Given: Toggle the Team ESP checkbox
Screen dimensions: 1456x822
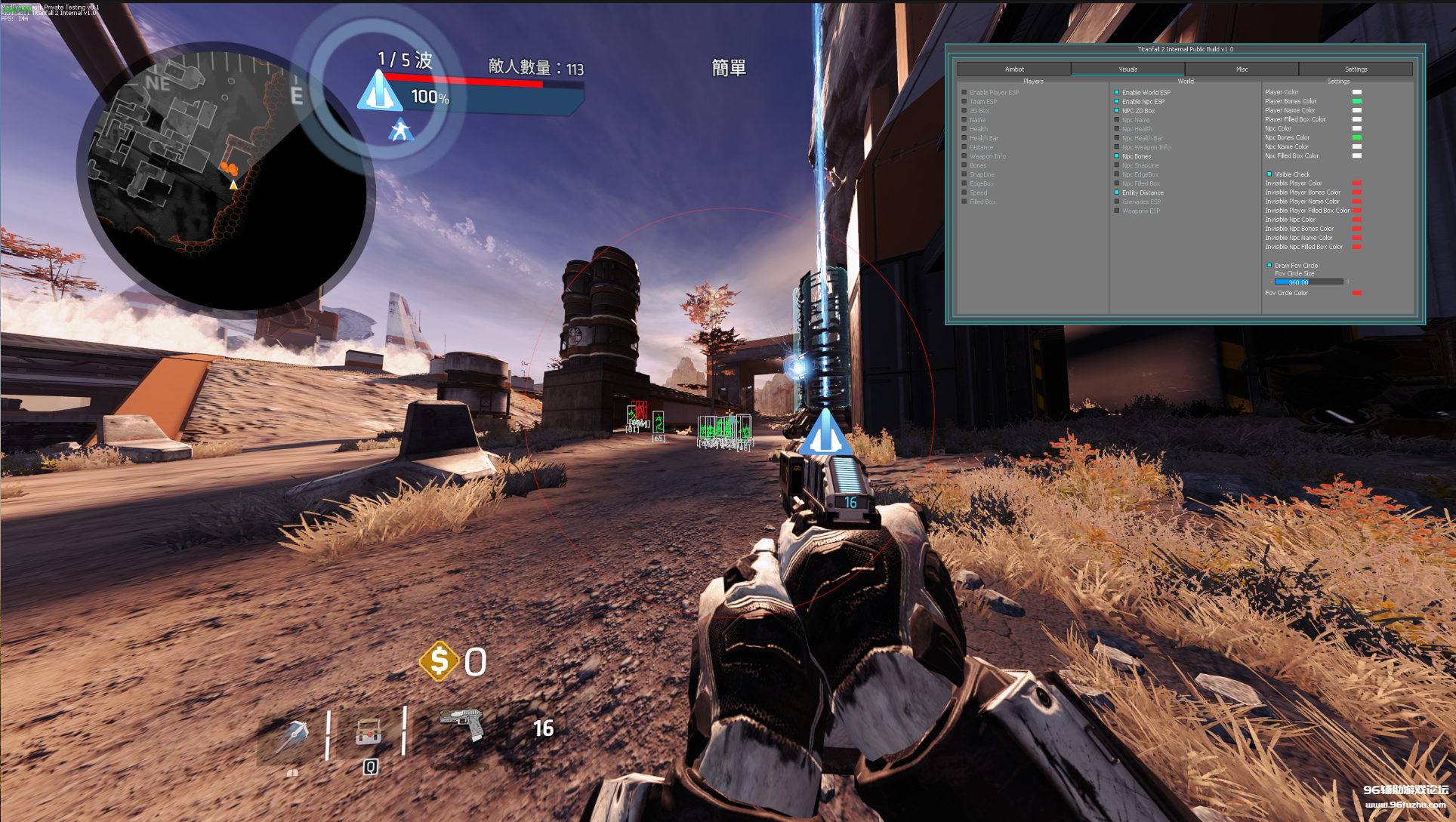Looking at the screenshot, I should (964, 102).
